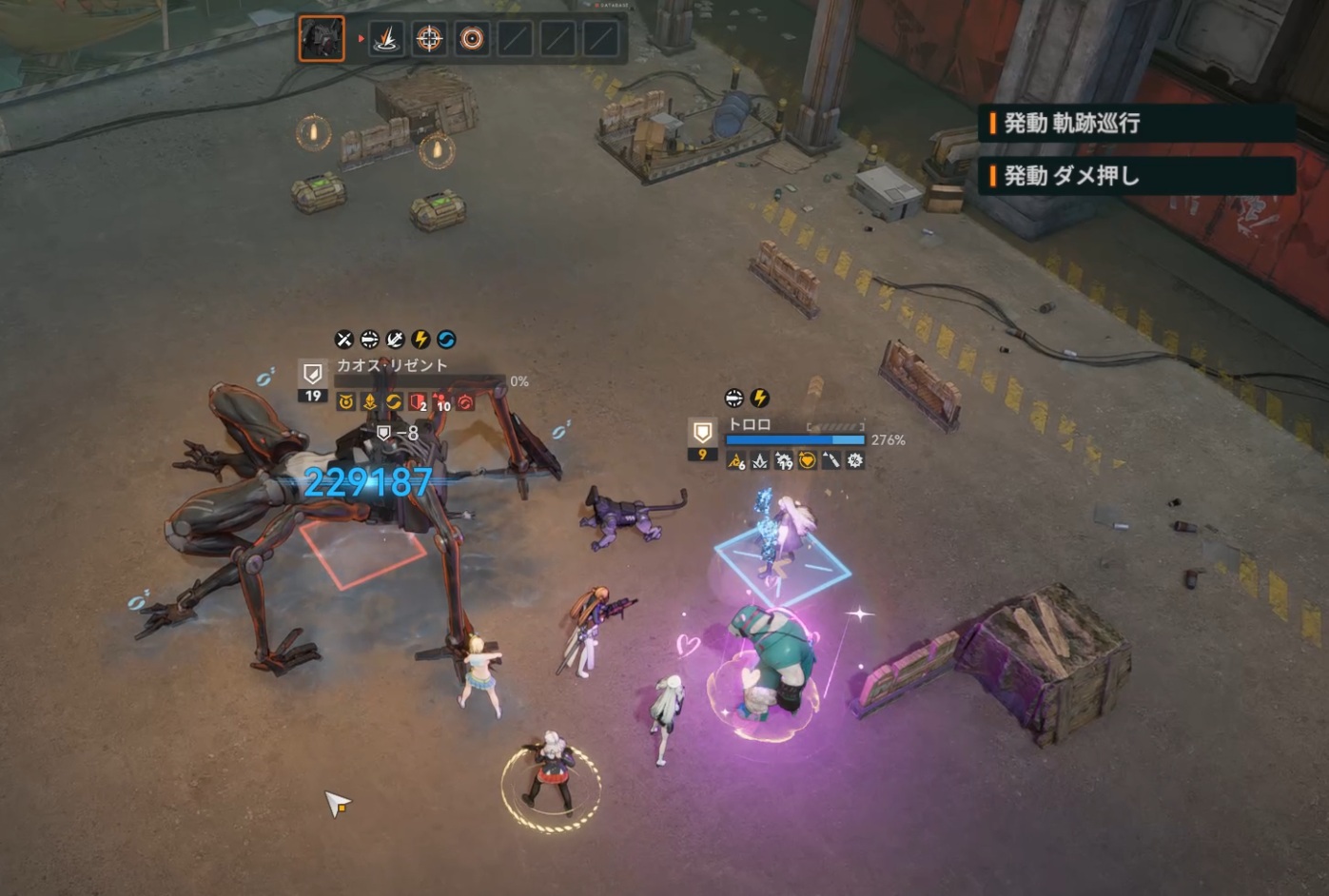
Task: Select the enemy portrait in the action bar
Action: (x=322, y=39)
